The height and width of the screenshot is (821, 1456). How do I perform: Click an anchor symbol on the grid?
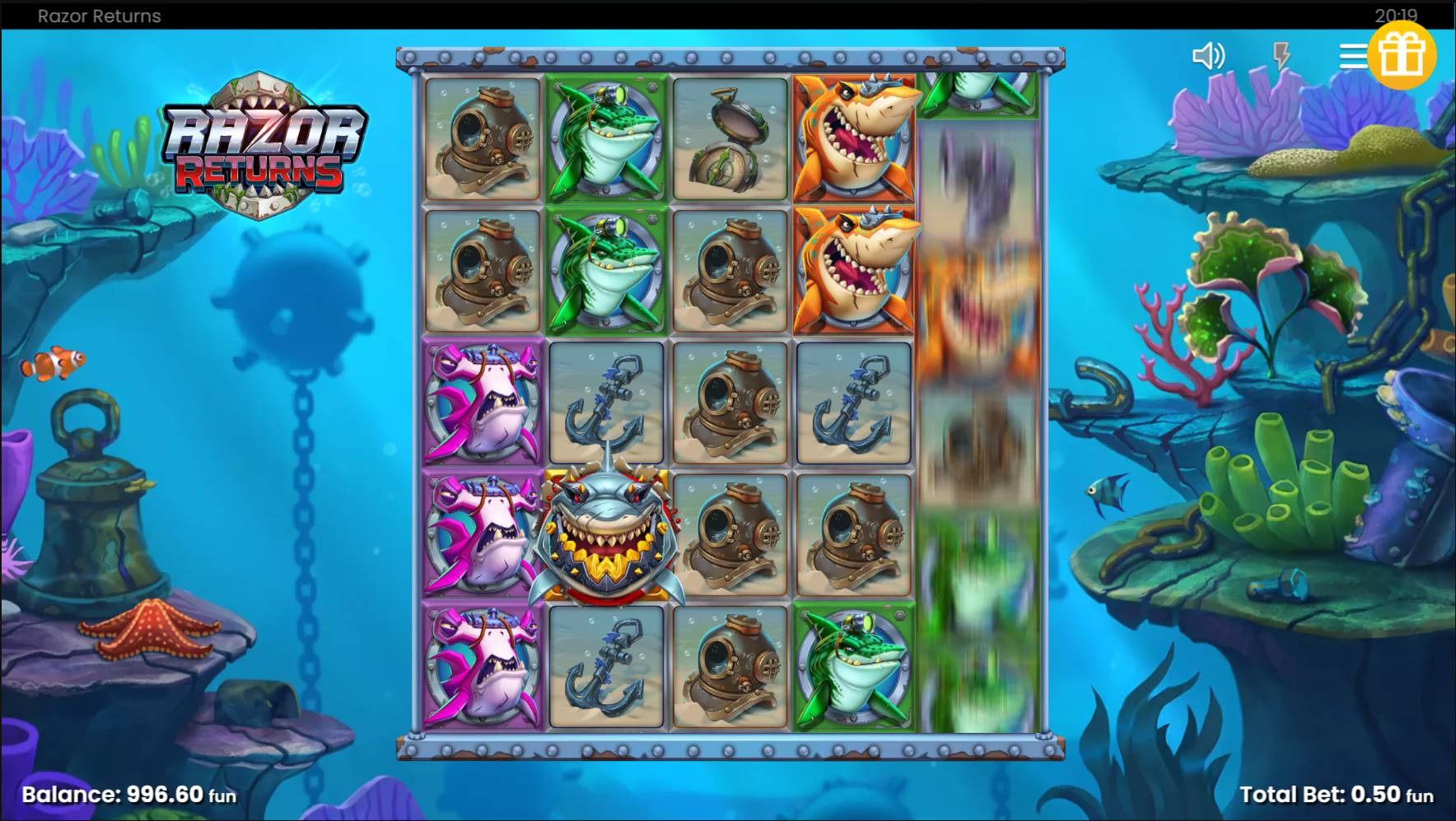pos(605,404)
